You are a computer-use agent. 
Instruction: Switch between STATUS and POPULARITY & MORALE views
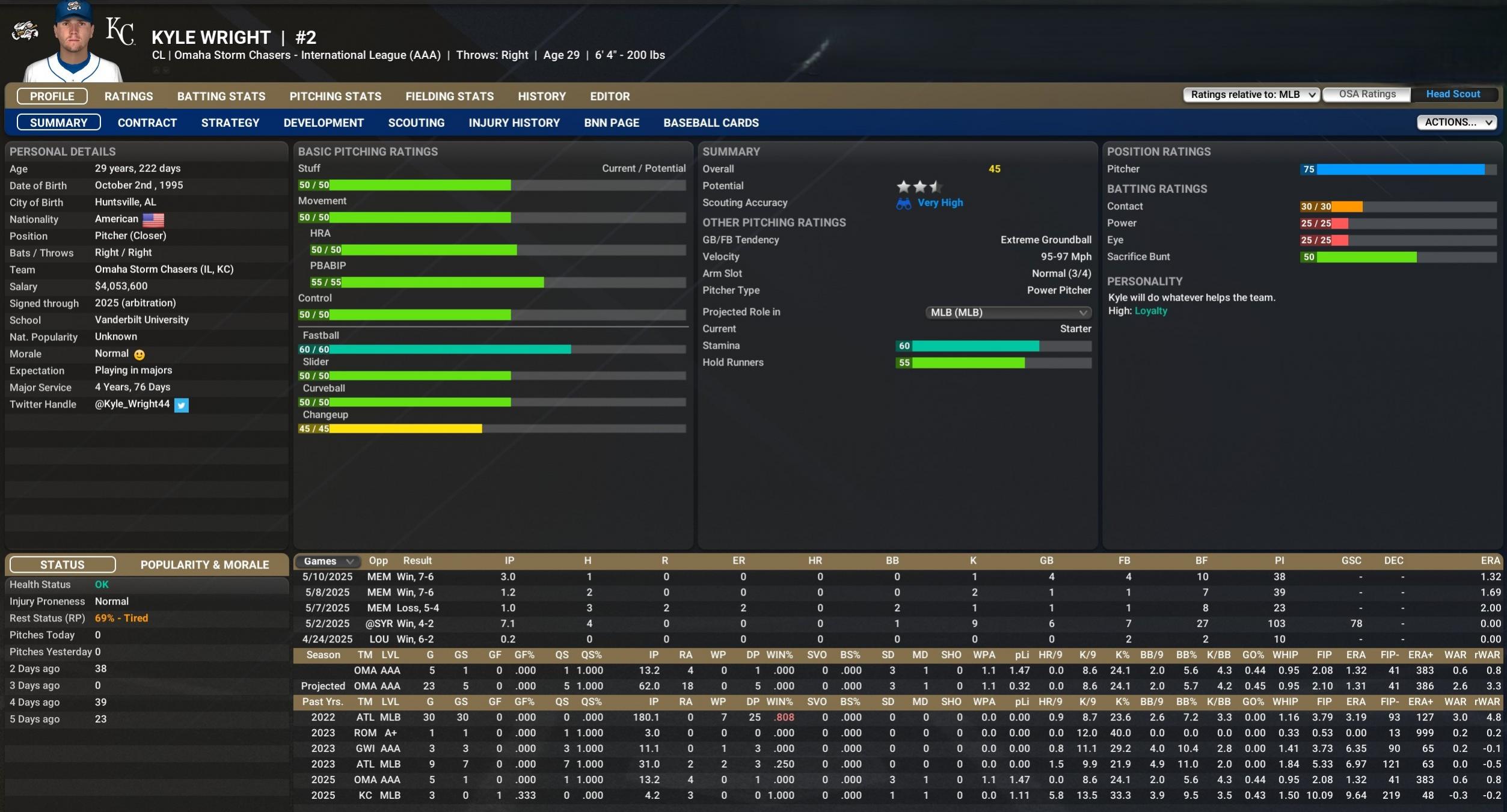click(x=204, y=564)
